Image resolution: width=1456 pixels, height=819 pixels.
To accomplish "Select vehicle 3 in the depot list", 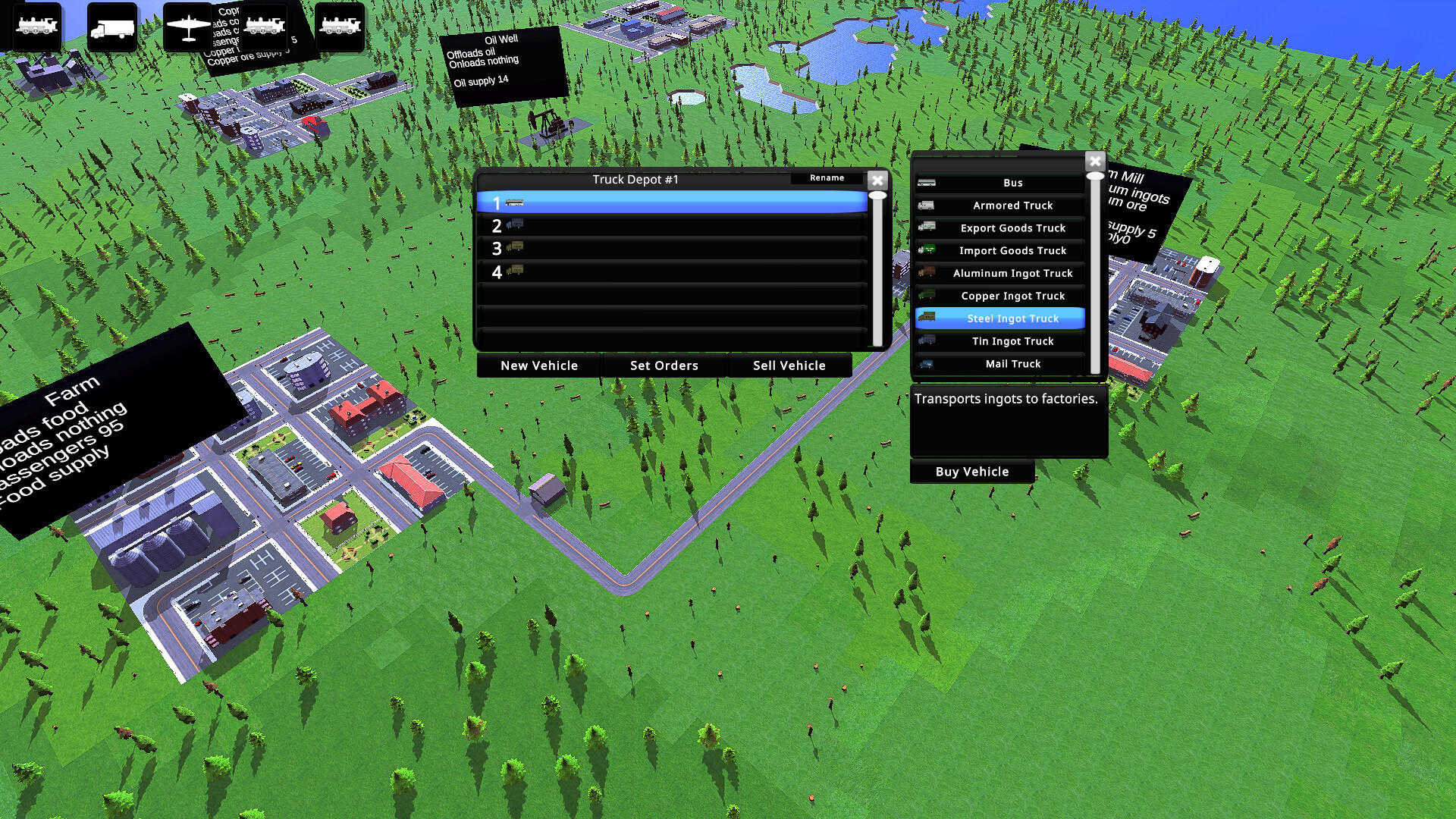I will [x=670, y=248].
